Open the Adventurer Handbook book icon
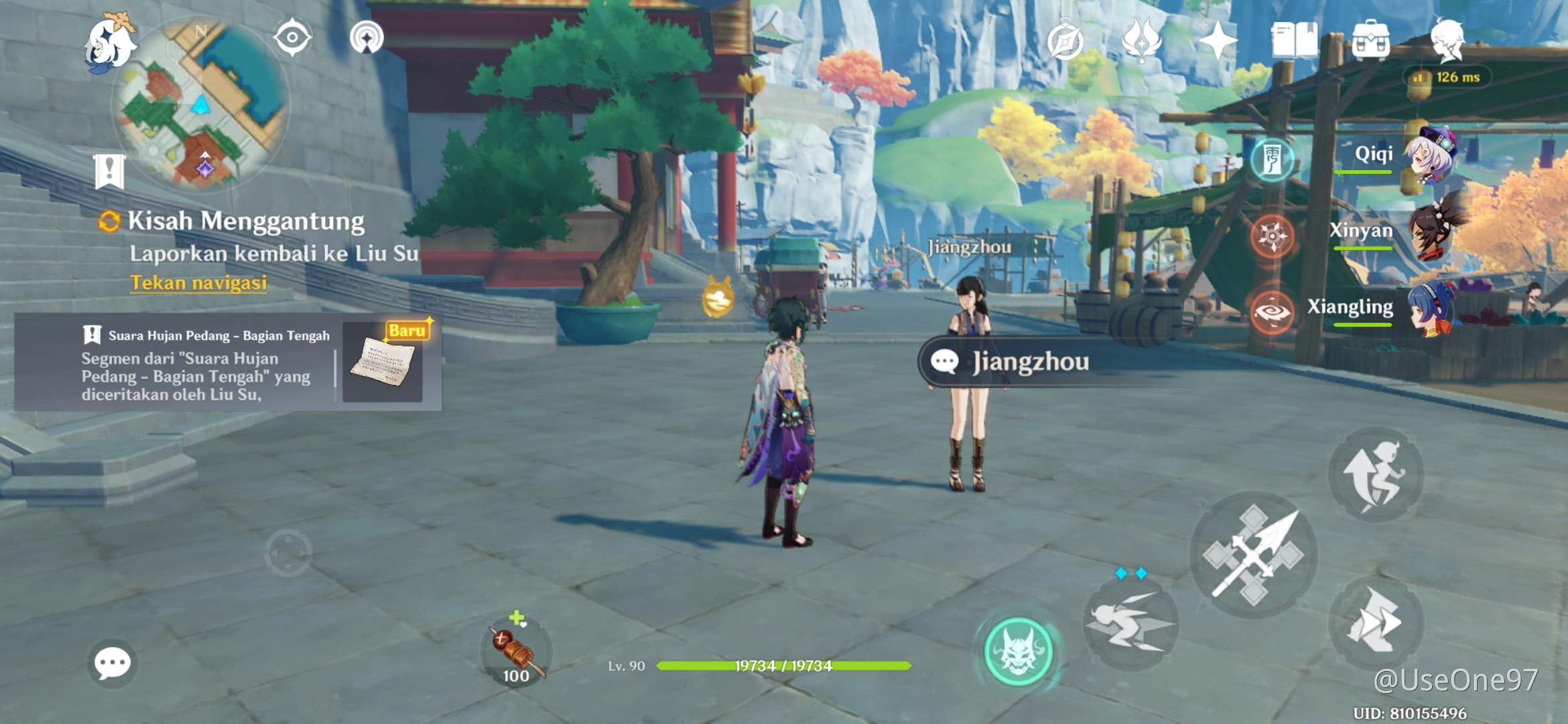This screenshot has width=1568, height=724. [1294, 40]
